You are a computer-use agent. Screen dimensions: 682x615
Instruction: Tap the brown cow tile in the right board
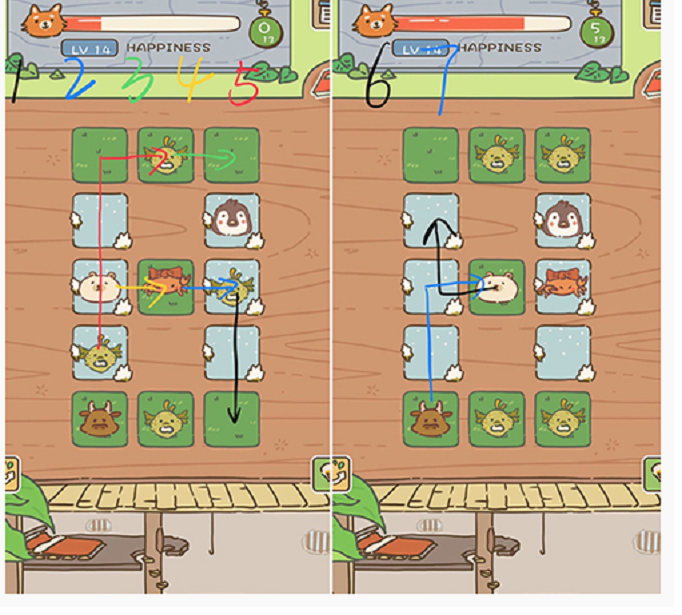[431, 420]
